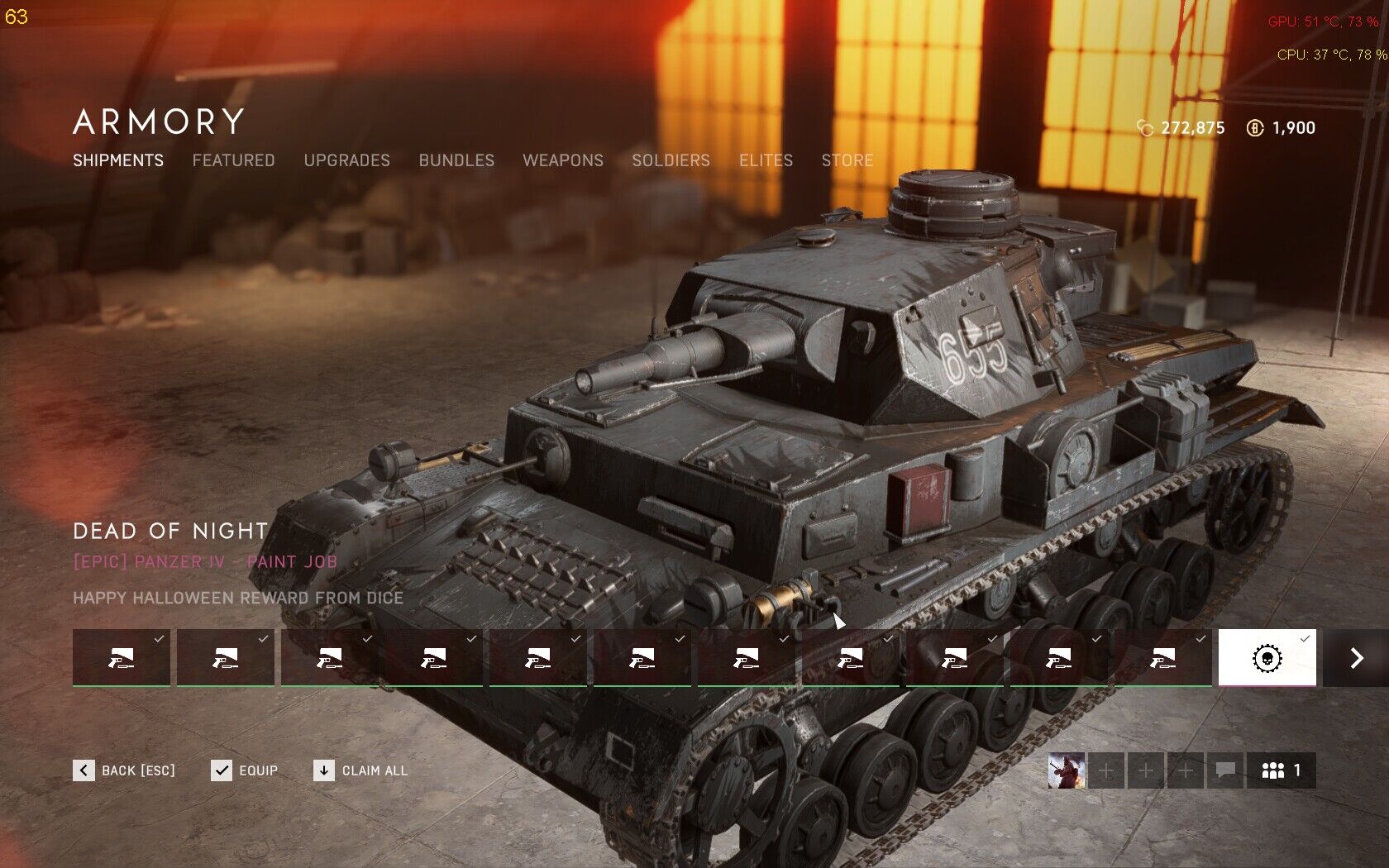This screenshot has width=1389, height=868.
Task: Open the squad members count button
Action: click(1281, 770)
